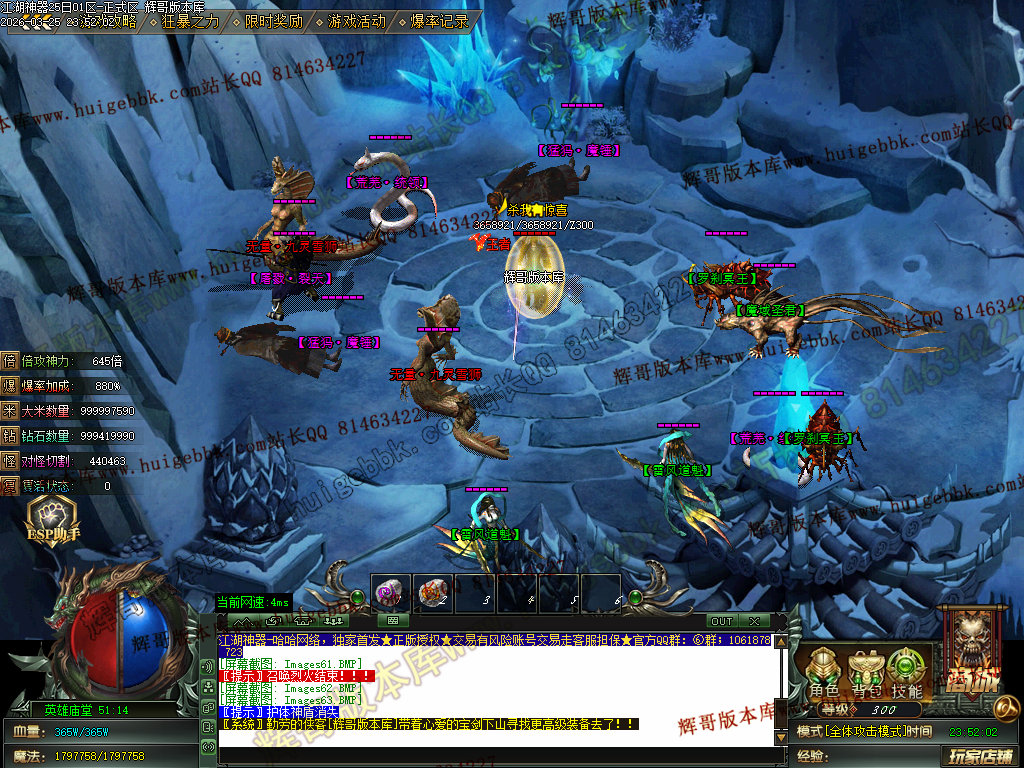Open the 玩家店铺 player stalls

(x=980, y=756)
